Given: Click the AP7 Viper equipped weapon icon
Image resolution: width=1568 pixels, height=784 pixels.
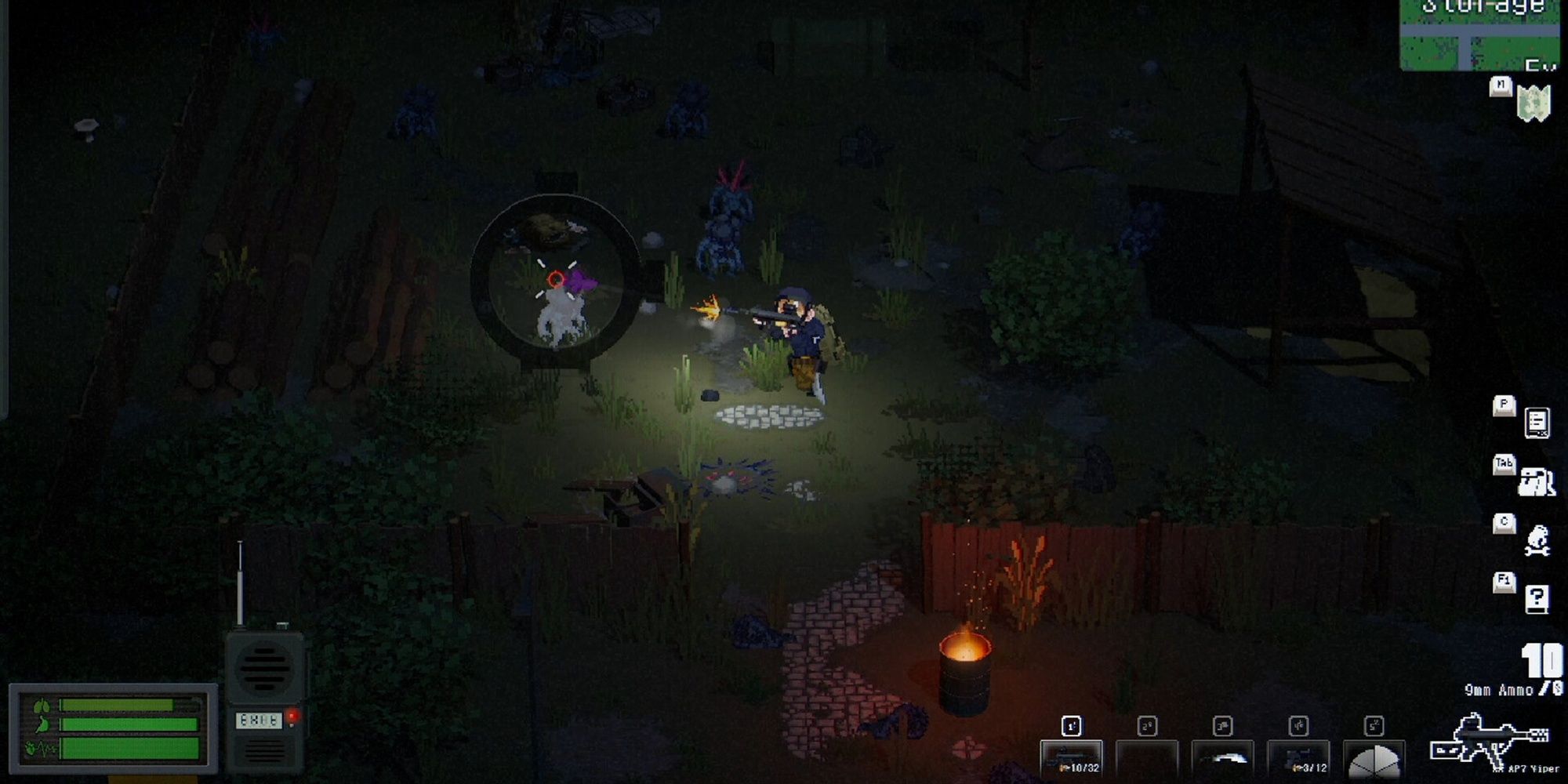Looking at the screenshot, I should pos(1490,739).
